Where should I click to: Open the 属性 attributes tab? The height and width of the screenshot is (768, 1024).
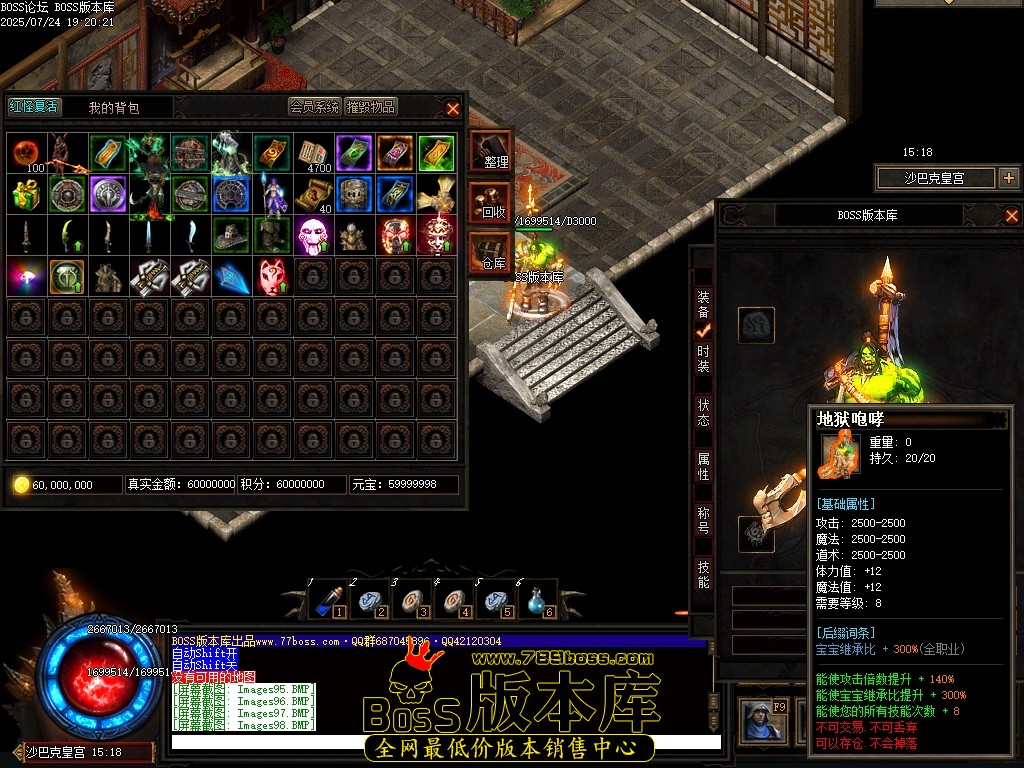click(704, 466)
